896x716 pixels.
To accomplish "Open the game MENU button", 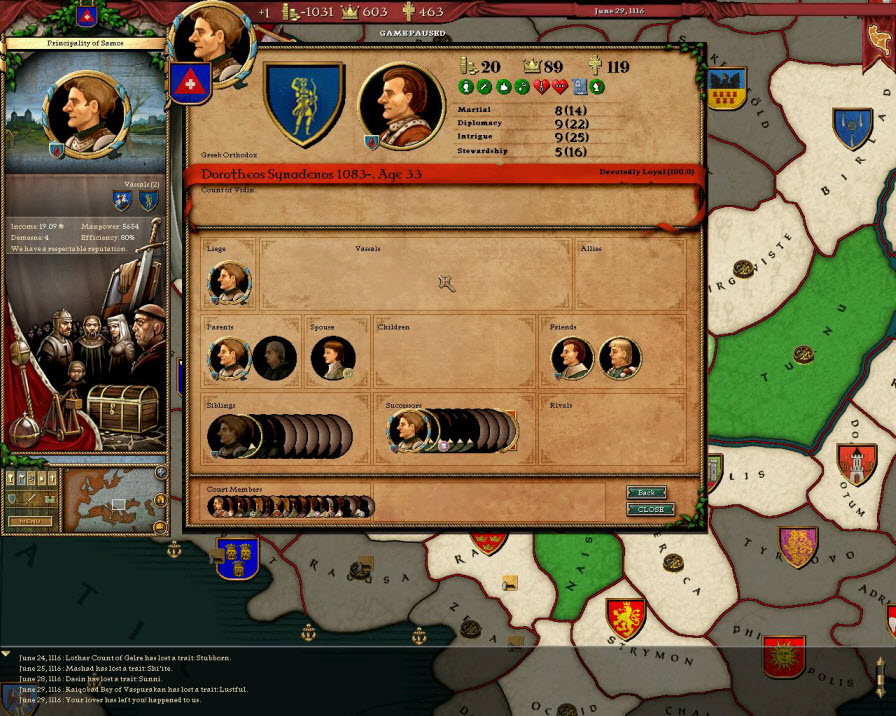I will (x=30, y=521).
